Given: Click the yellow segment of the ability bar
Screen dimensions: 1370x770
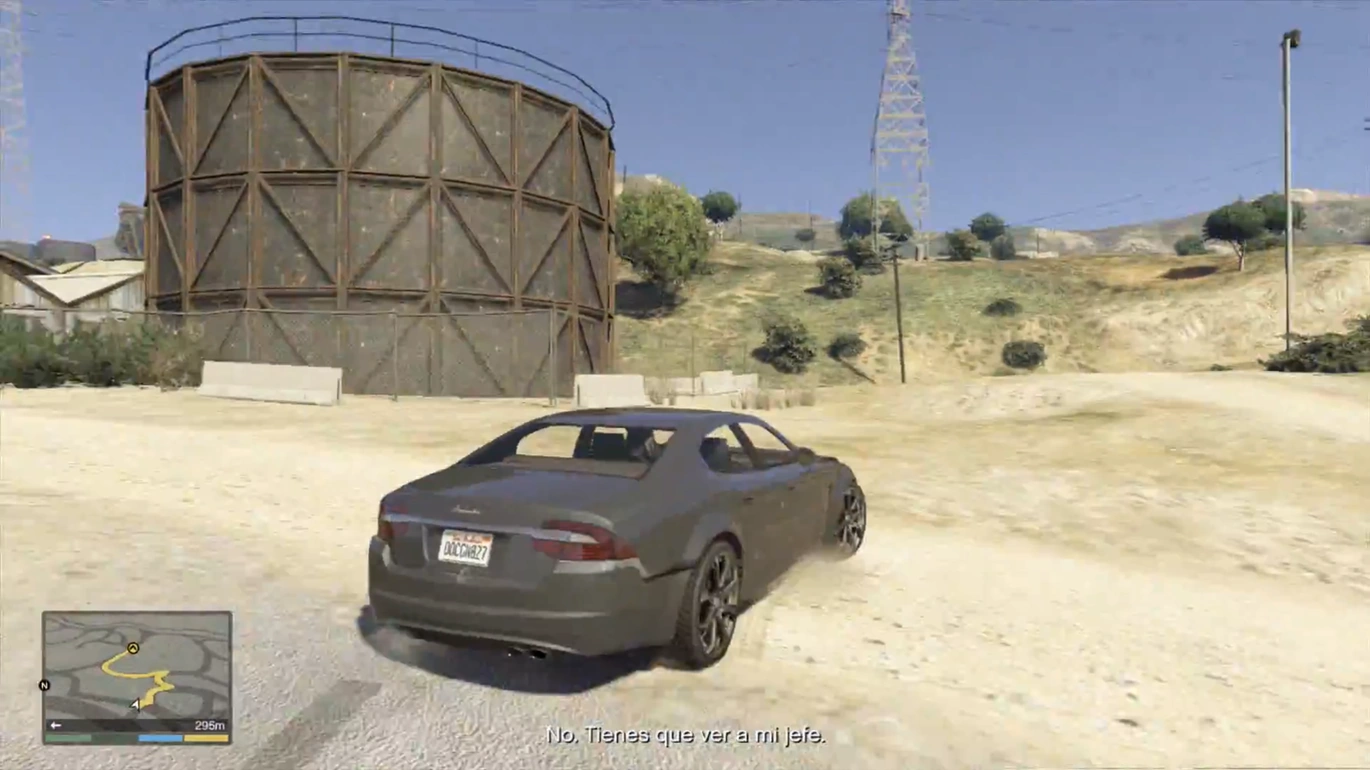Looking at the screenshot, I should click(203, 740).
